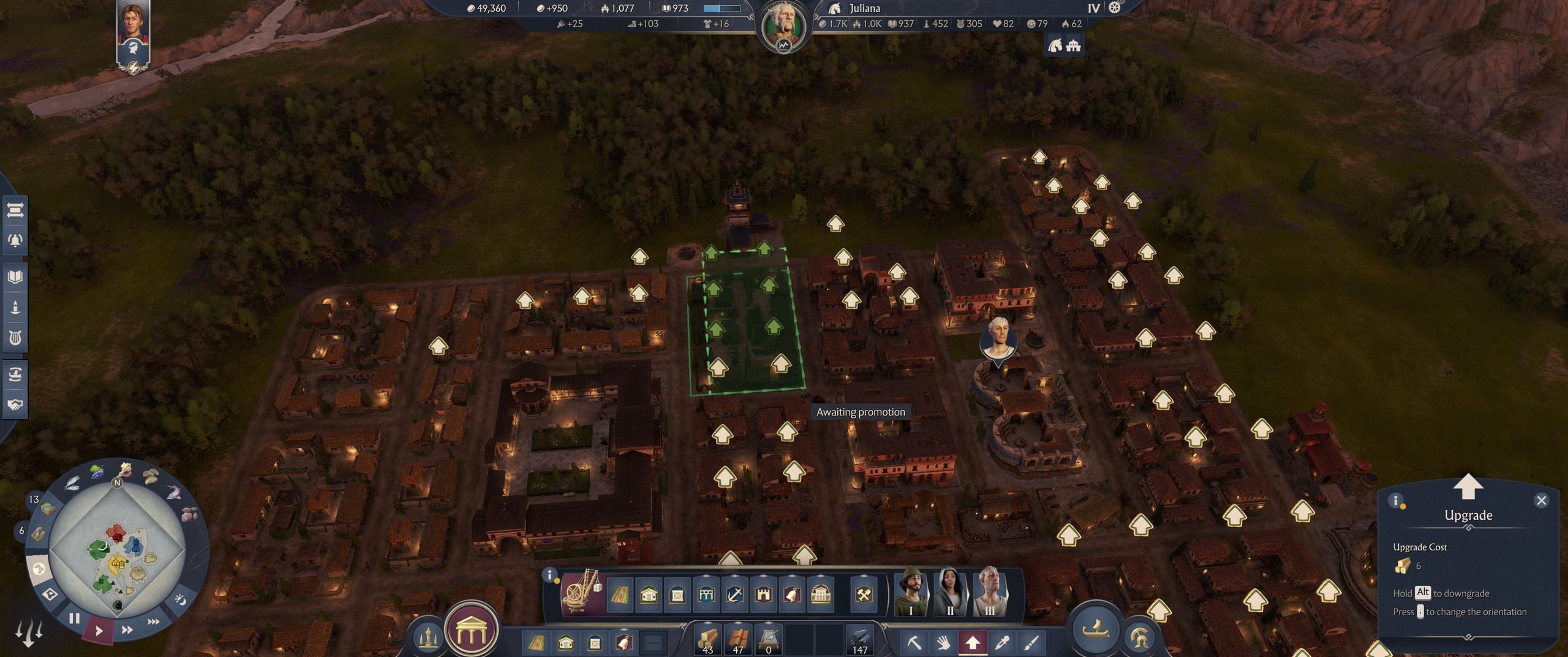Toggle the day-night cycle button
1568x657 pixels.
180,599
